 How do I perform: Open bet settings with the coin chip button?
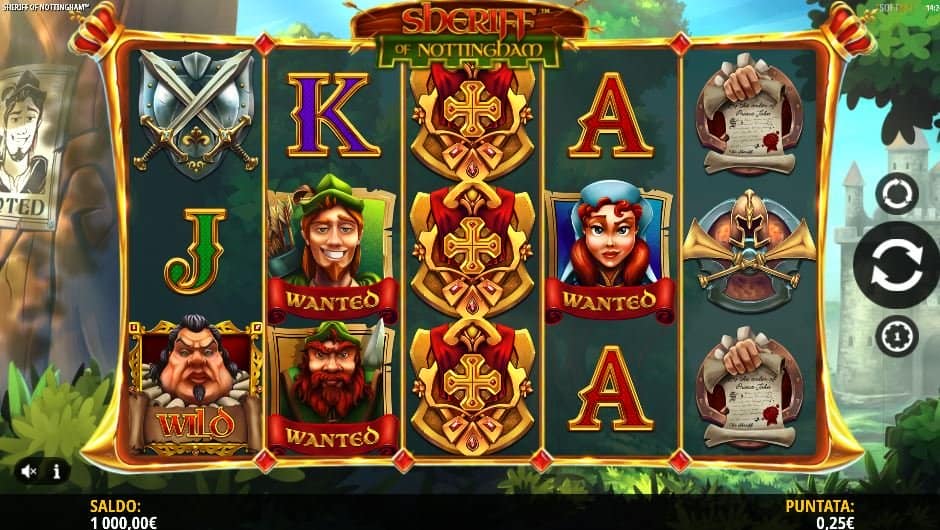point(896,335)
